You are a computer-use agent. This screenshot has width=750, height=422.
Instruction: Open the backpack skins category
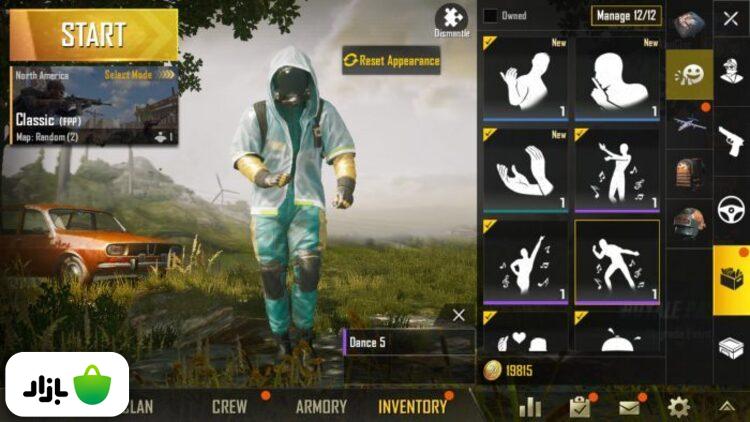point(689,173)
